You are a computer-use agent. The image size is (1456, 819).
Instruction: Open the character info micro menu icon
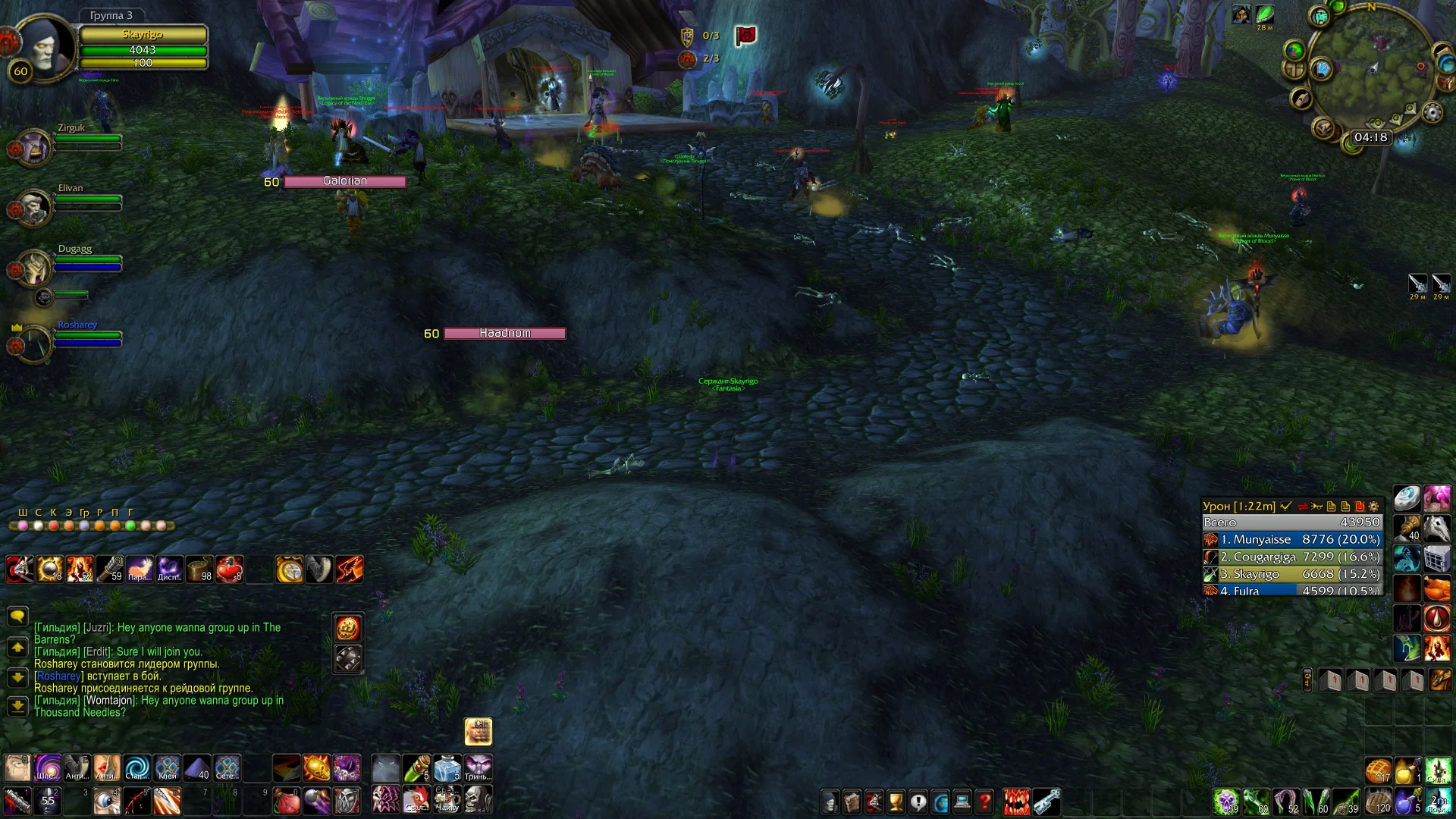coord(830,802)
